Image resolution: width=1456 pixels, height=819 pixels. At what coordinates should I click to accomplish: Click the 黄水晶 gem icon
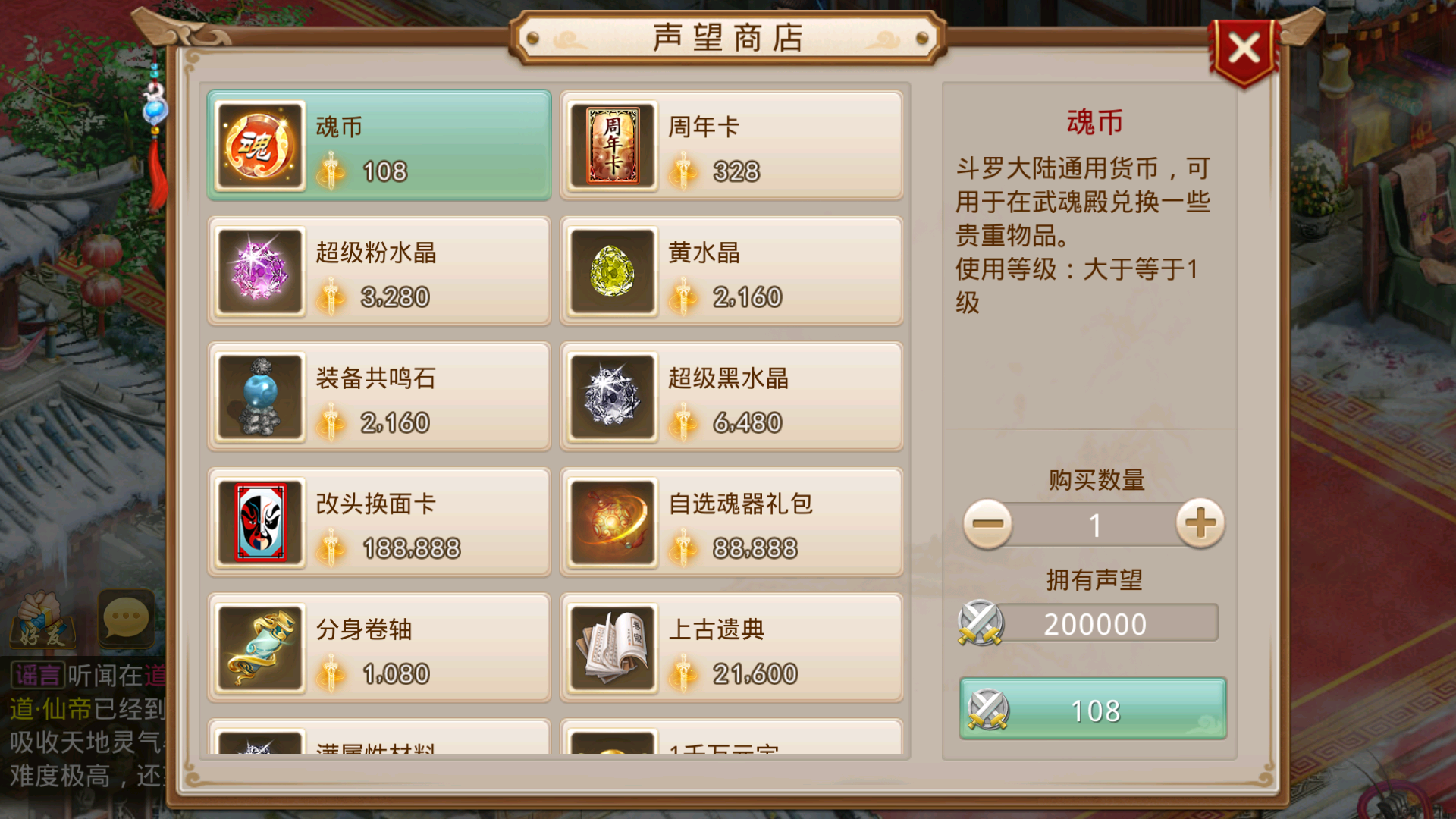[611, 271]
